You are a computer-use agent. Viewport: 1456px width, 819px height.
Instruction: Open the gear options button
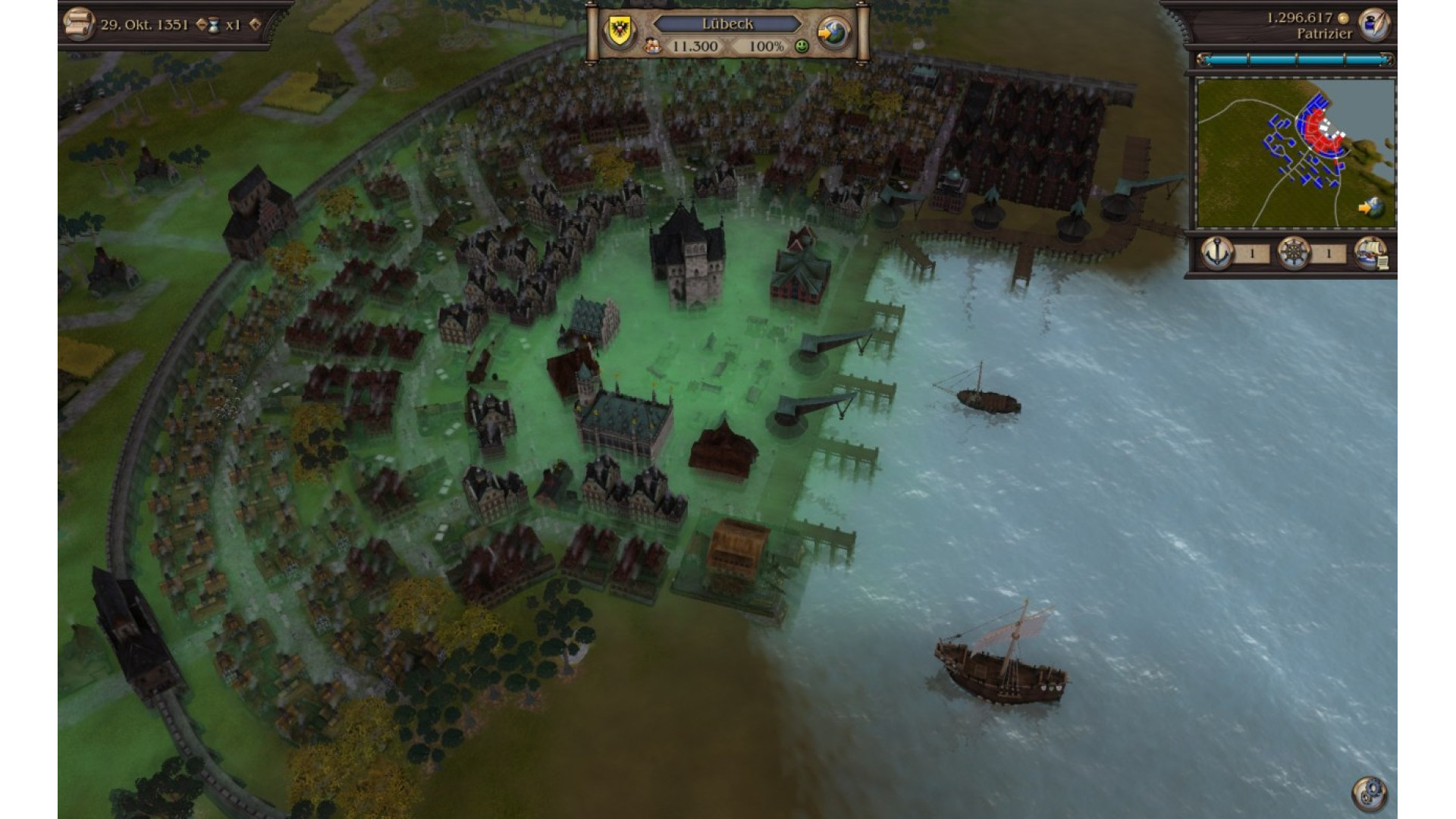pyautogui.click(x=1369, y=793)
